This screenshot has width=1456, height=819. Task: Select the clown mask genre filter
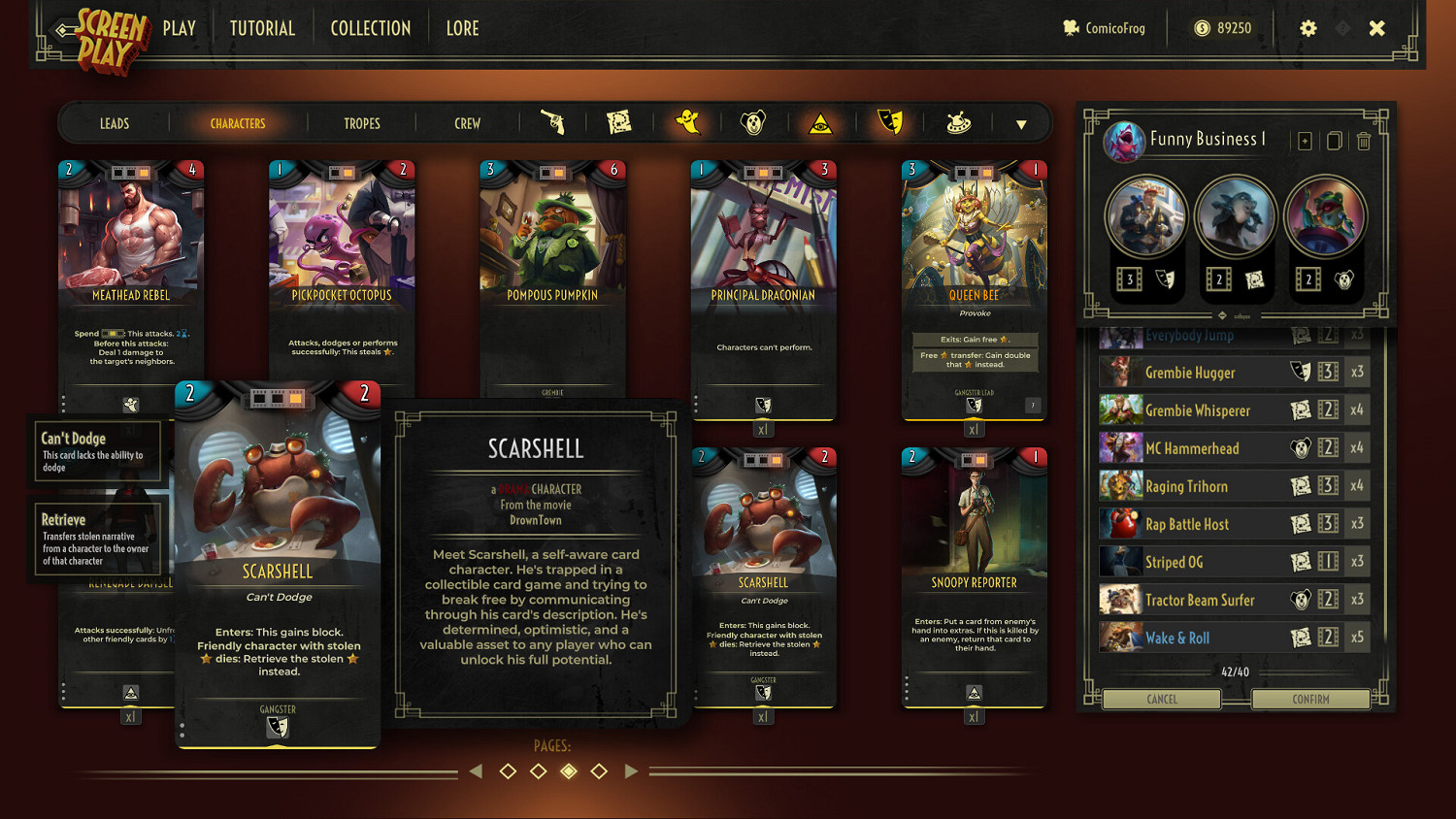754,122
